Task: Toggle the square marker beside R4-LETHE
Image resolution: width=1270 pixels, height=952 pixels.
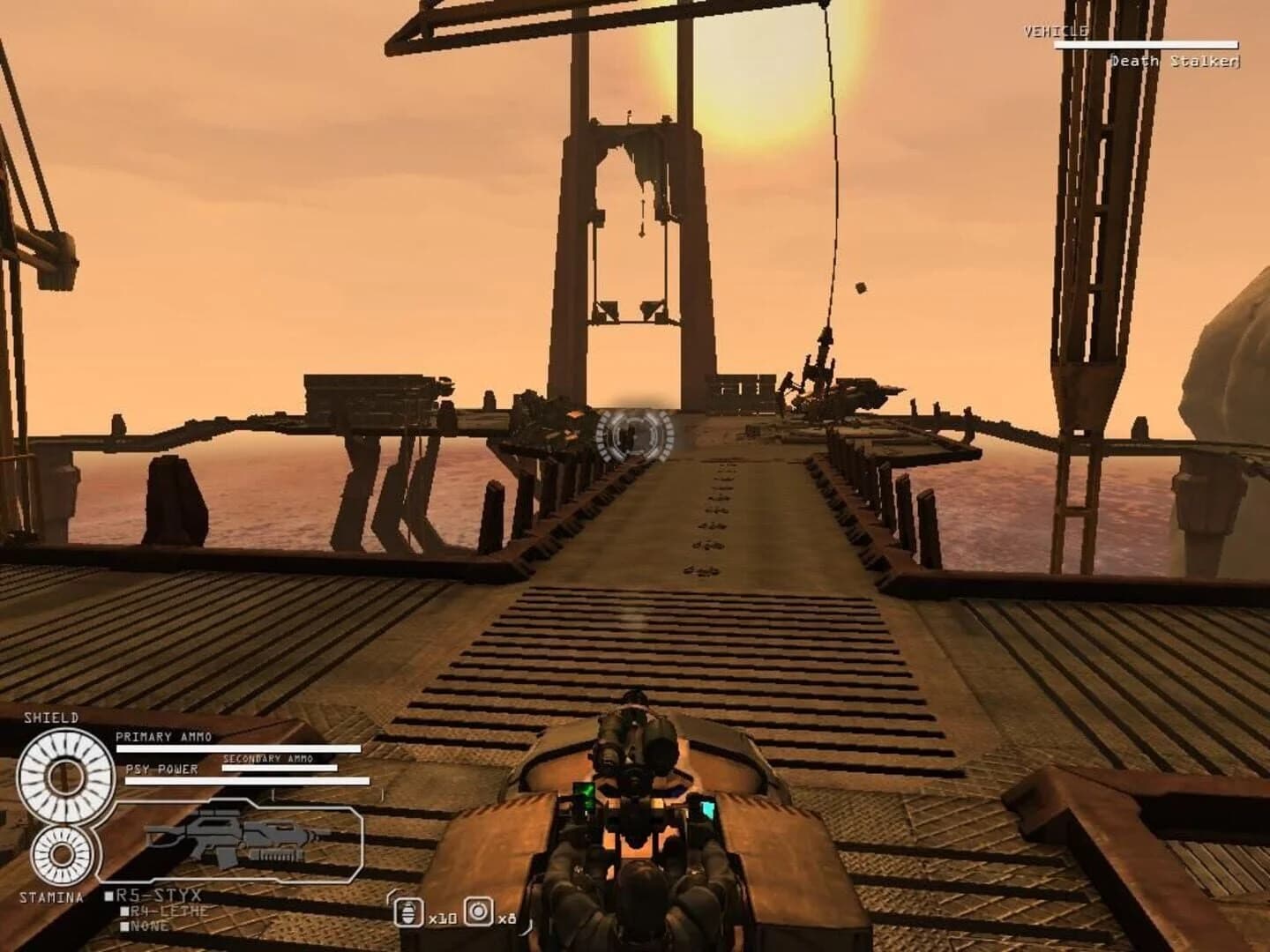Action: (x=124, y=911)
